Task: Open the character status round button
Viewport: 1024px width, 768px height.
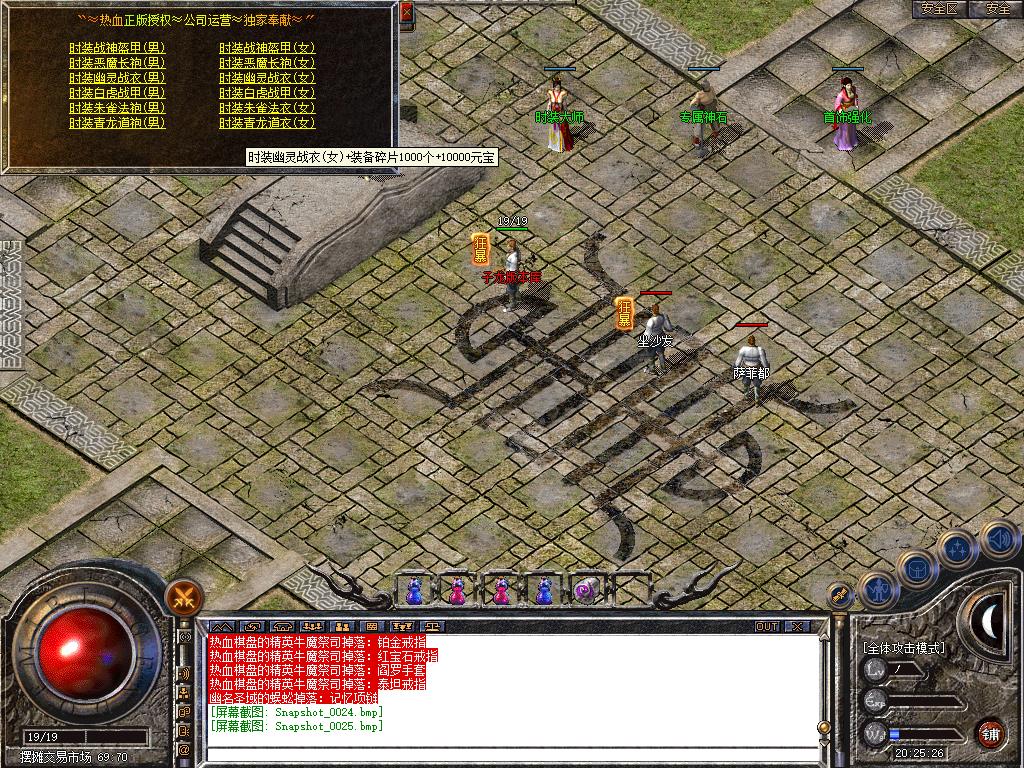Action: pyautogui.click(x=877, y=590)
